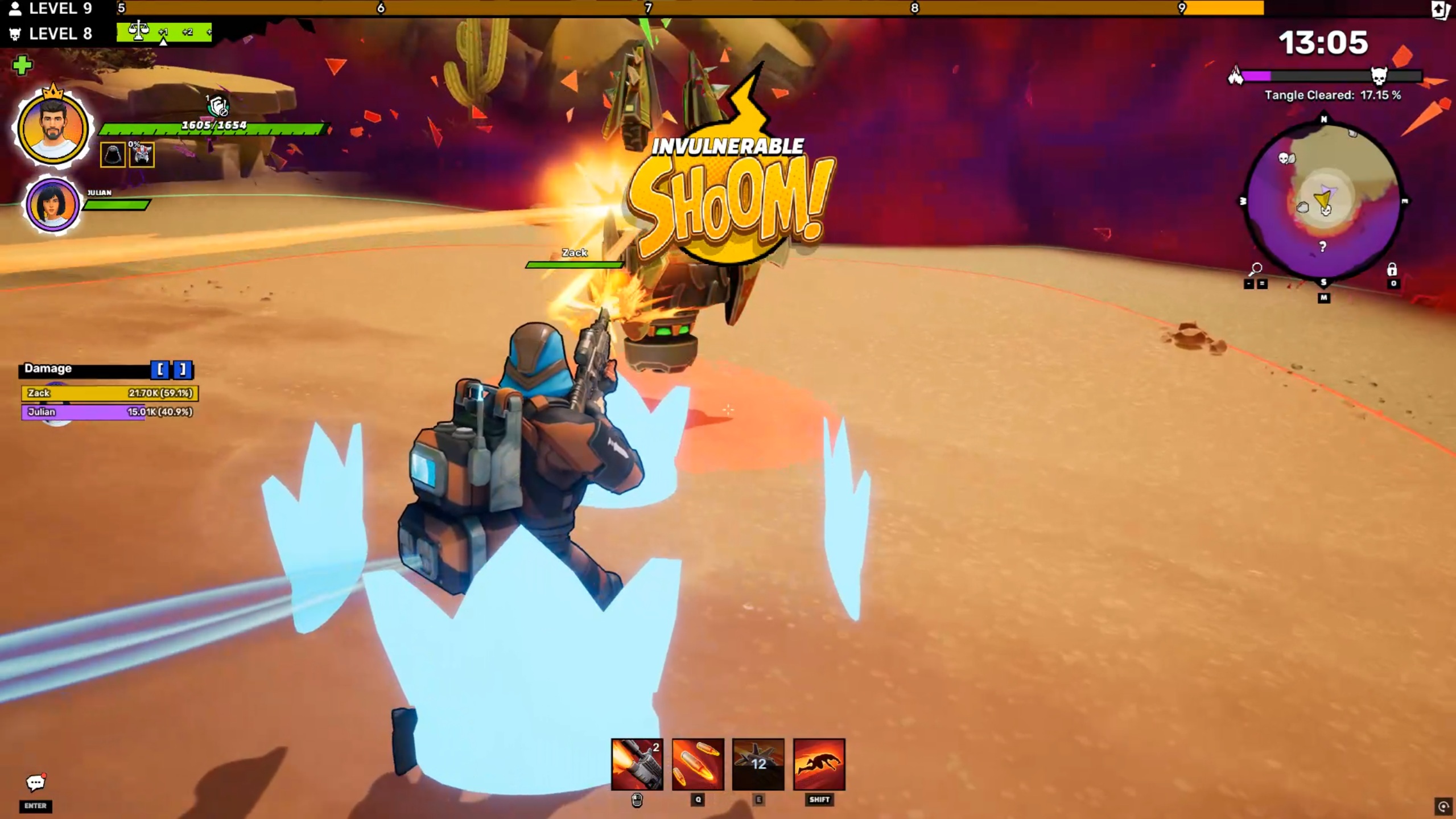Click the green plus icon
Viewport: 1456px width, 819px height.
coord(22,65)
